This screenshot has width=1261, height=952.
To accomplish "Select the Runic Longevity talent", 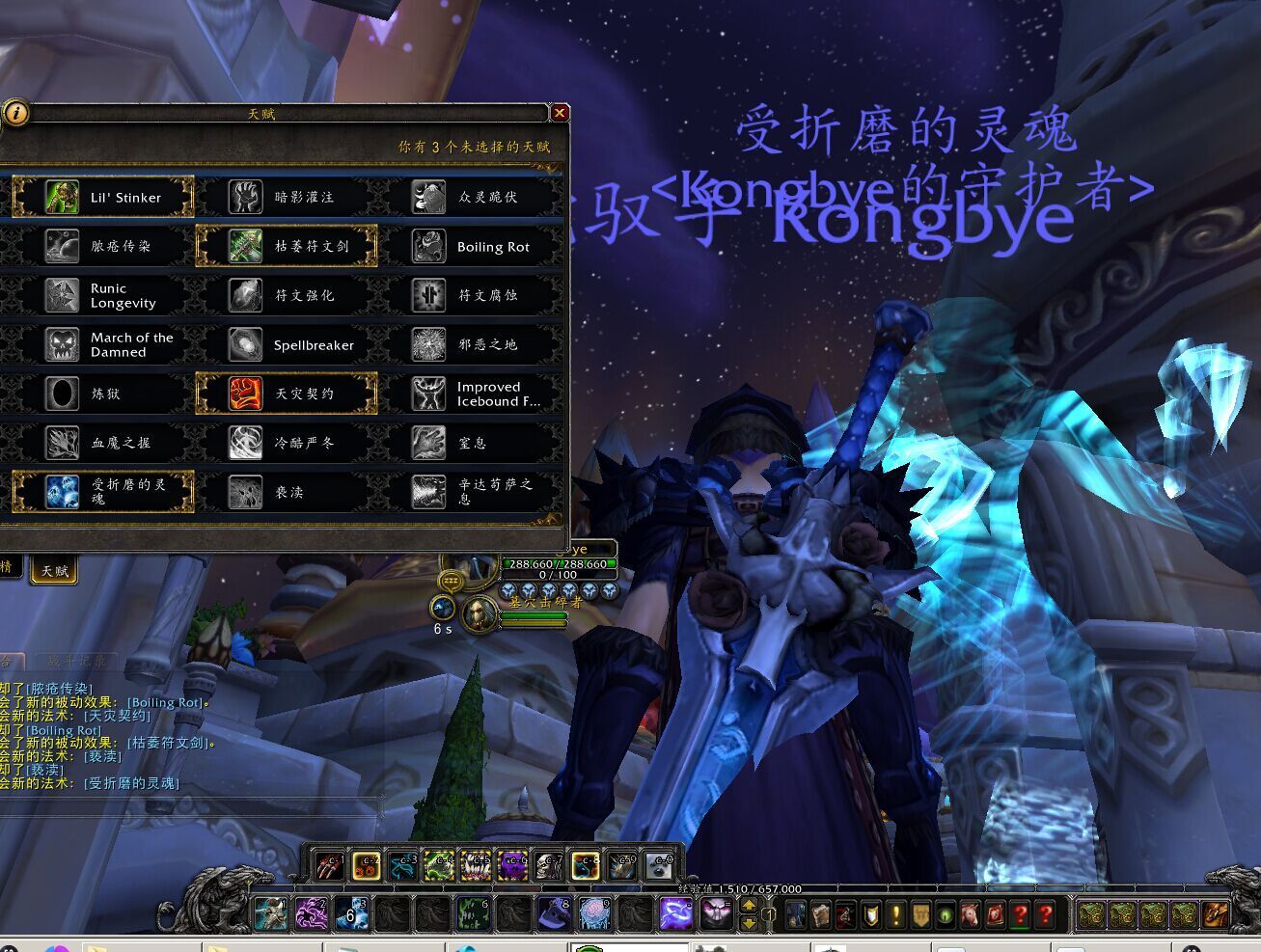I will point(103,295).
